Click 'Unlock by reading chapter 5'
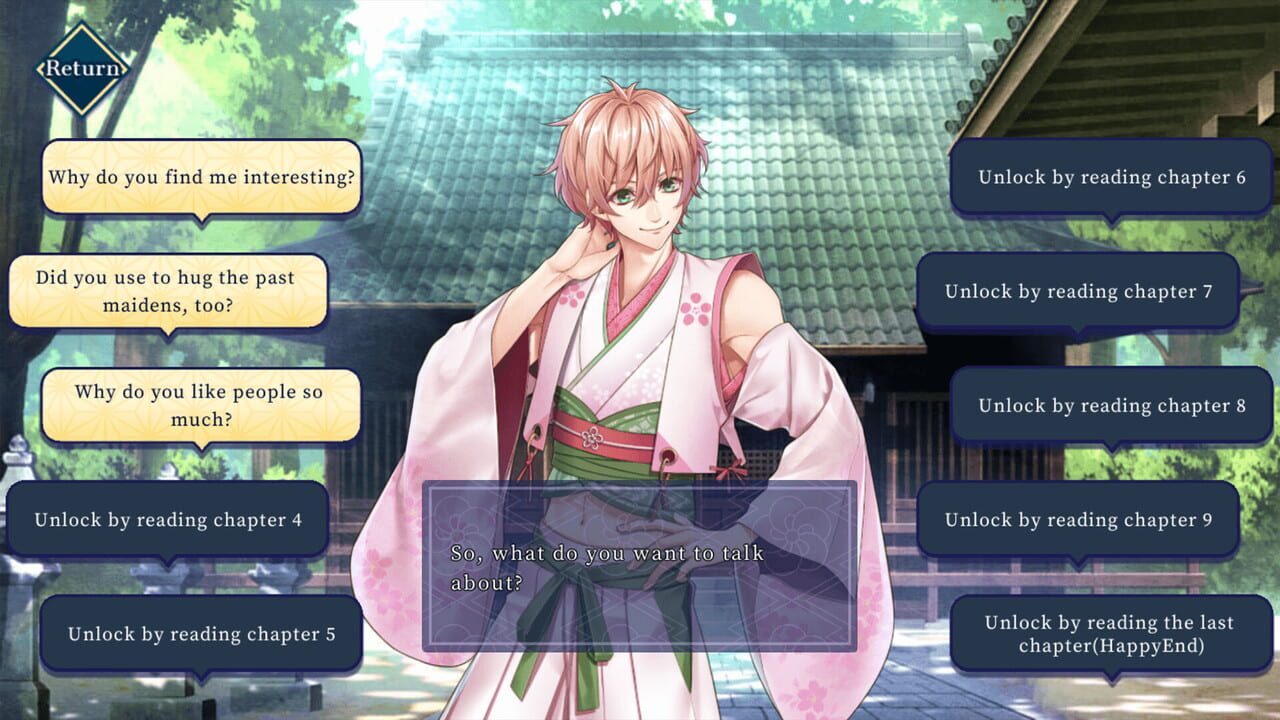The image size is (1280, 720). pos(202,634)
